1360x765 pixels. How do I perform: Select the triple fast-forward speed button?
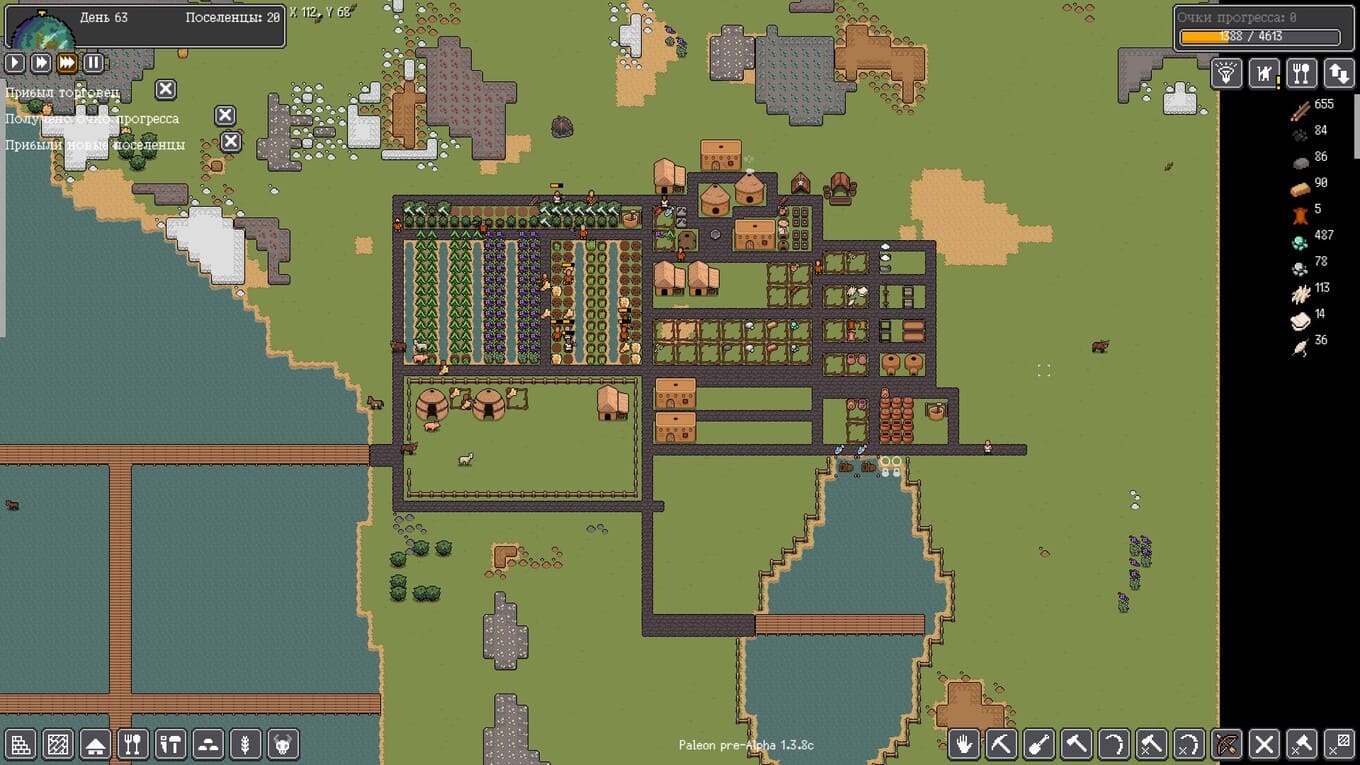tap(67, 63)
